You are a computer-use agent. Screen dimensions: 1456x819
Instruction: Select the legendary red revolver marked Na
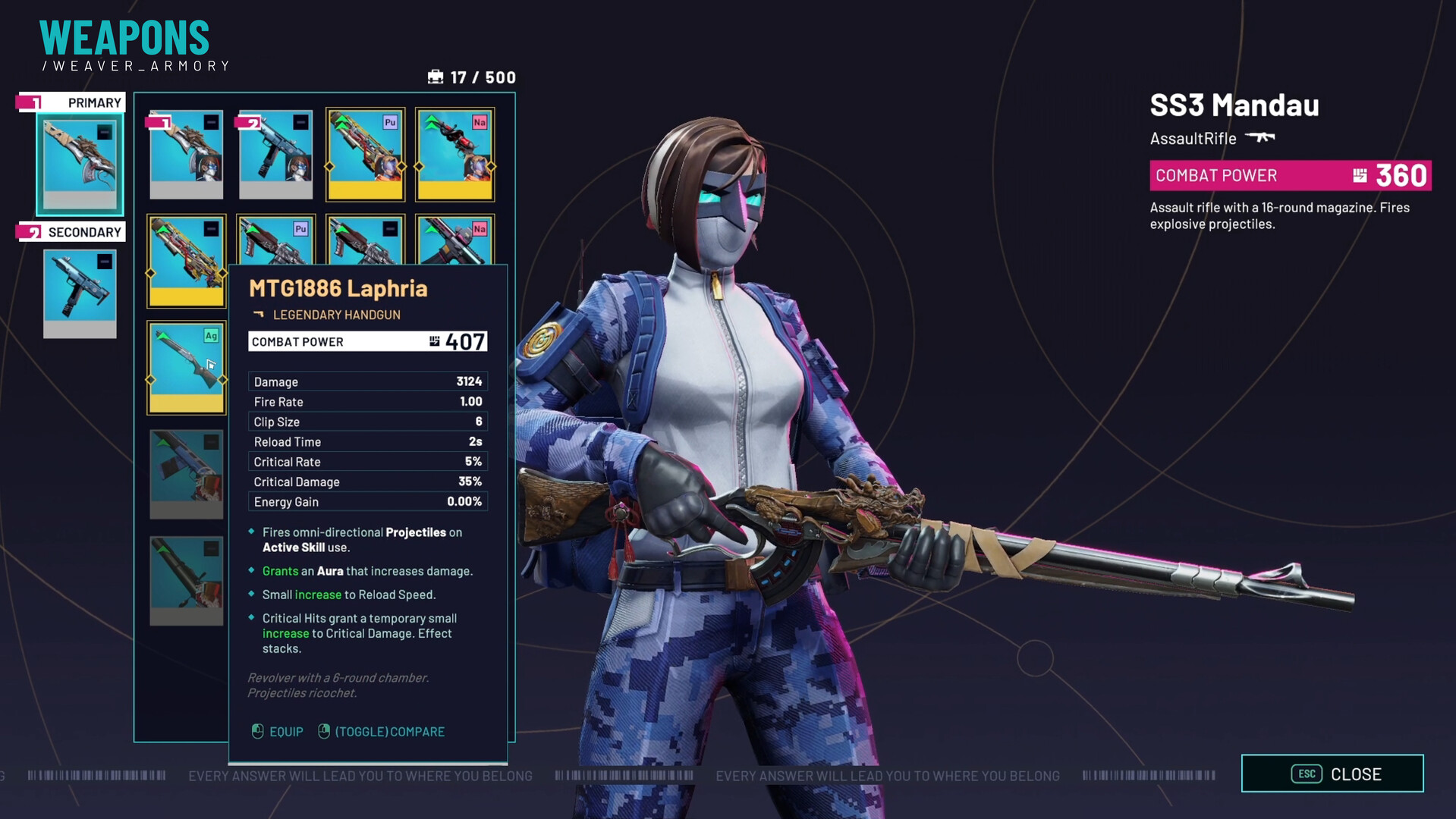coord(454,155)
